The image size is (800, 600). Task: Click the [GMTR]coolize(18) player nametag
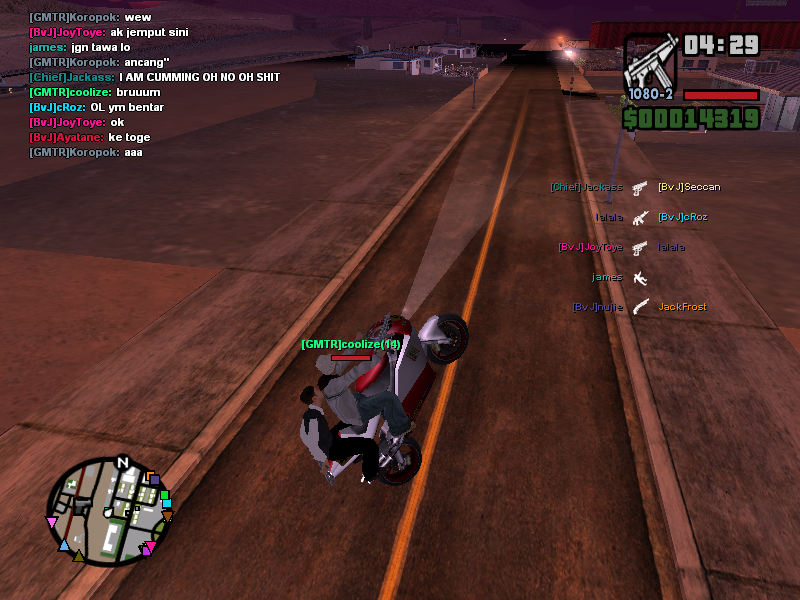click(351, 344)
